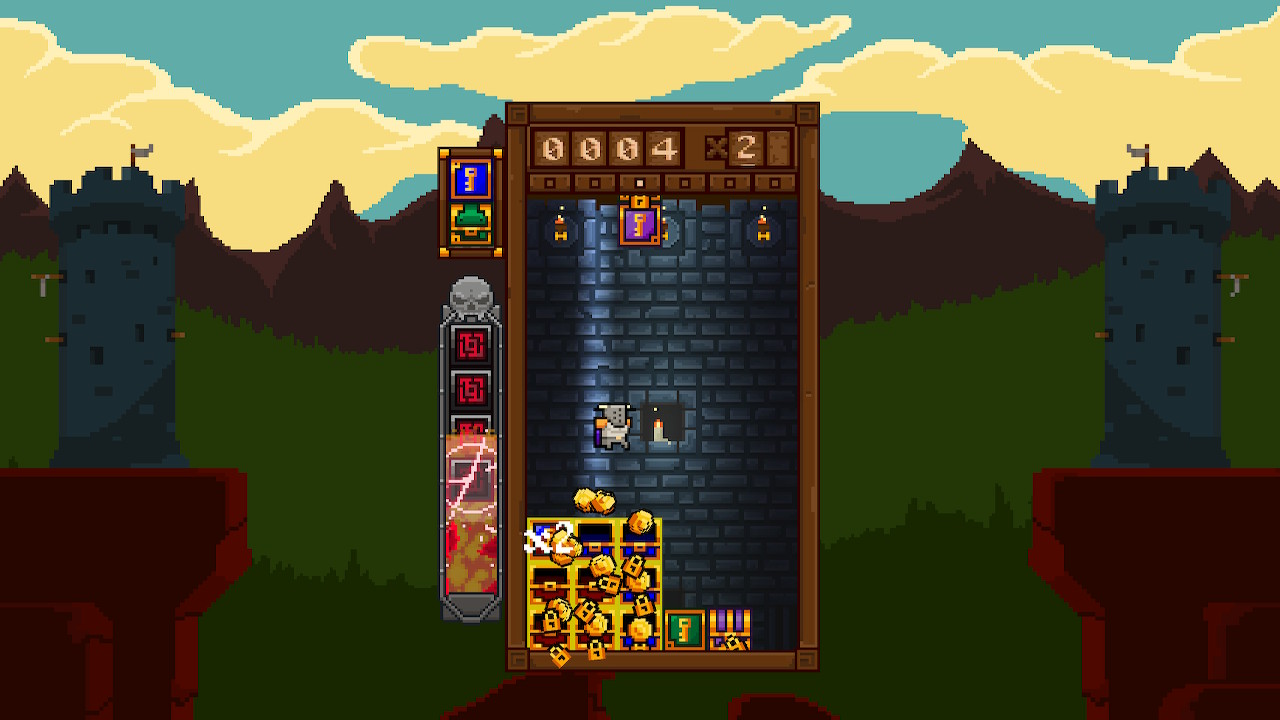Click the x2 combo multiplier display
This screenshot has width=1280, height=720.
(730, 150)
